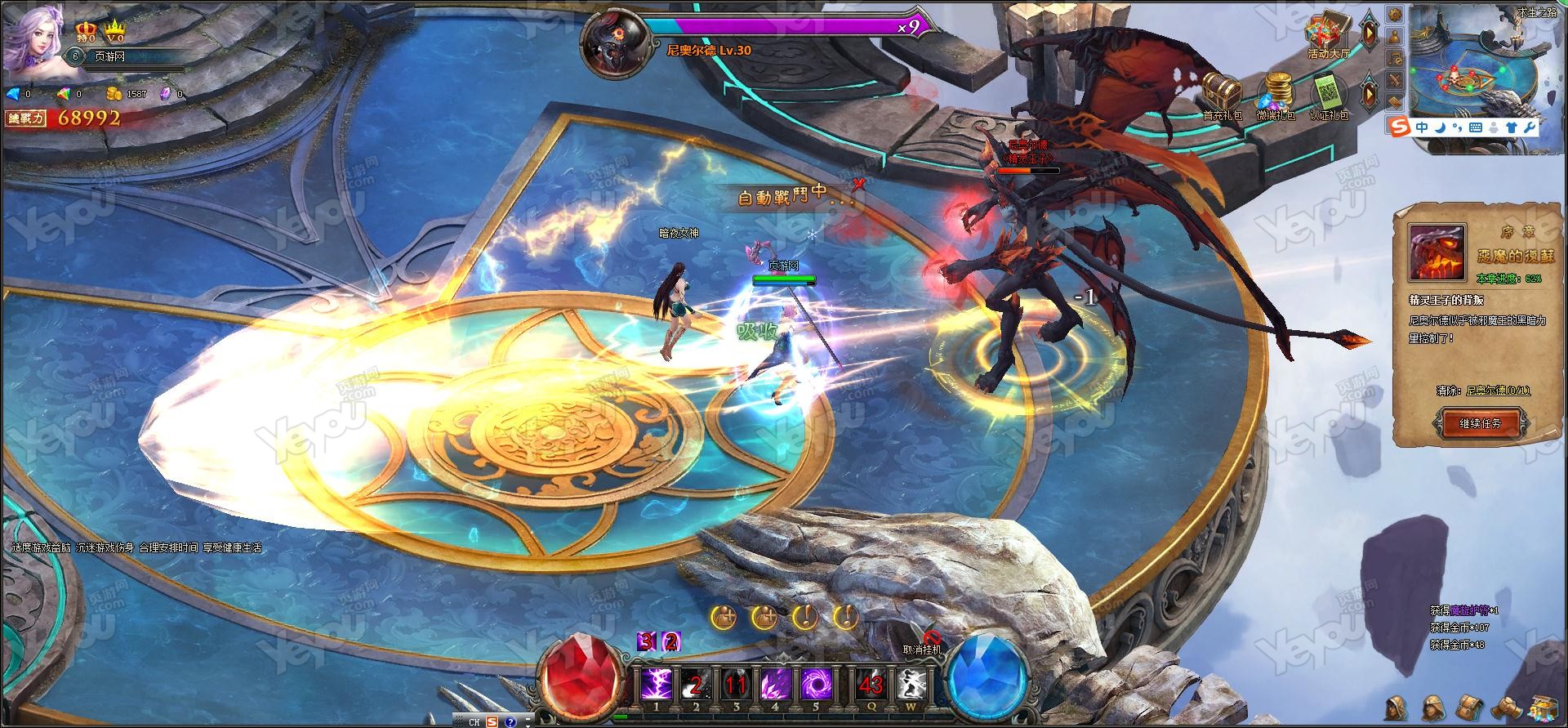Select the 尼奥尔德 boss portrait
1568x728 pixels.
pyautogui.click(x=614, y=40)
